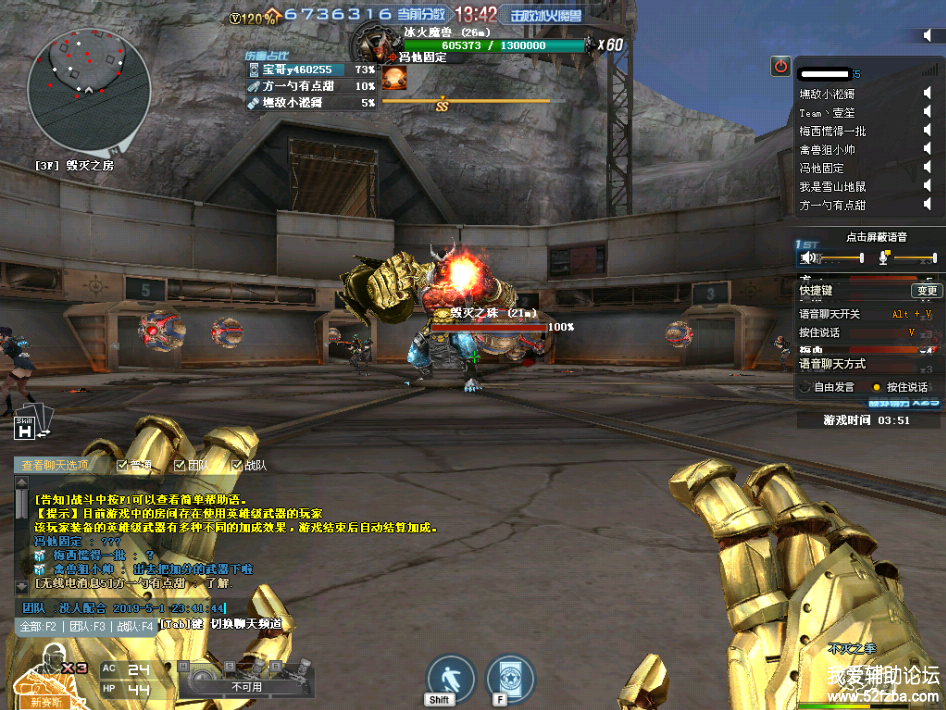Mute voice of player Team丶壹笙
Screen dimensions: 946x710
point(929,113)
